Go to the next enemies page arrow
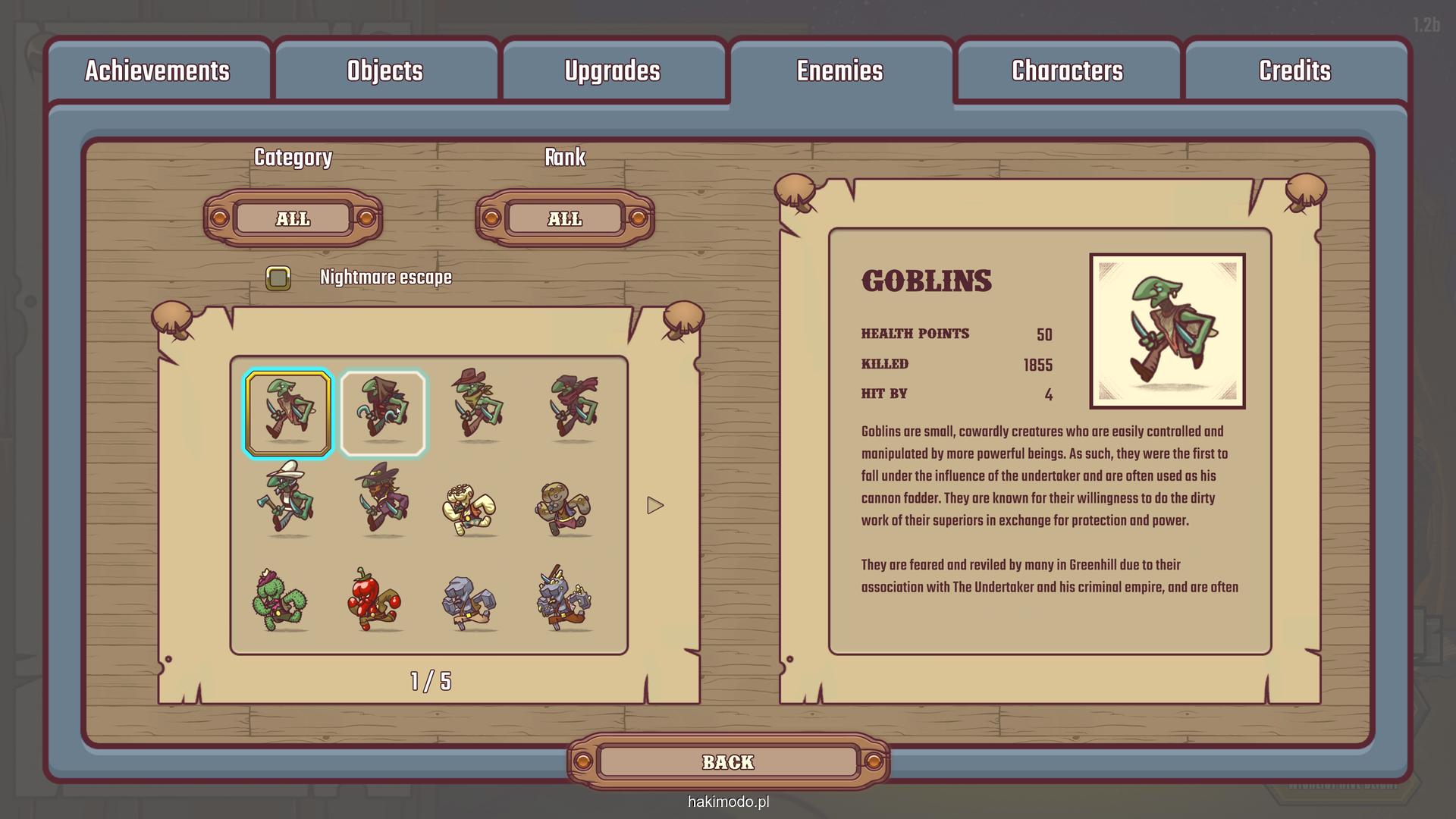This screenshot has height=819, width=1456. point(655,506)
